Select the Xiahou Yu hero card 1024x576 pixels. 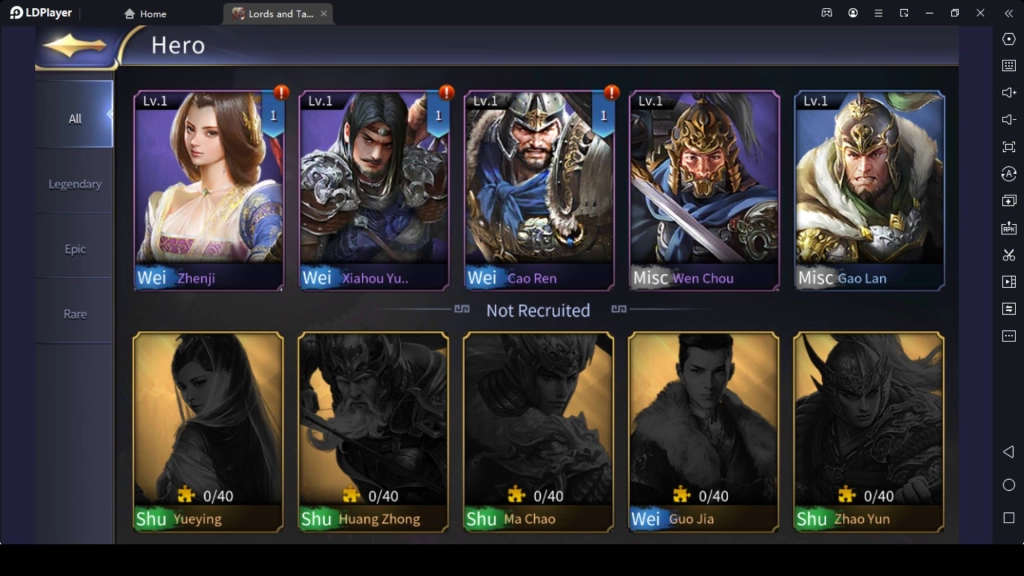click(374, 190)
